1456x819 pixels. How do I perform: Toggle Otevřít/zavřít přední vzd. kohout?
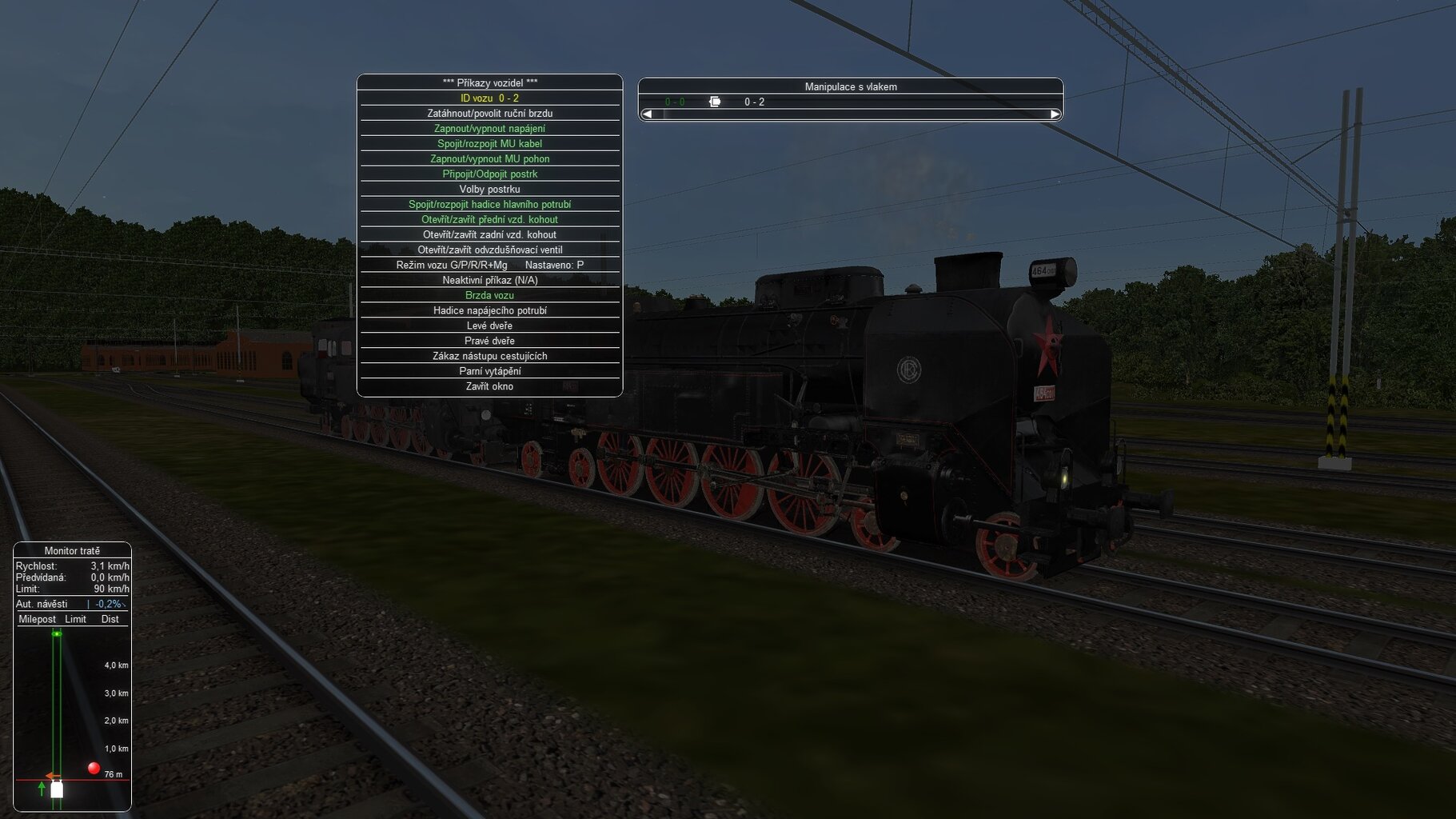(489, 220)
